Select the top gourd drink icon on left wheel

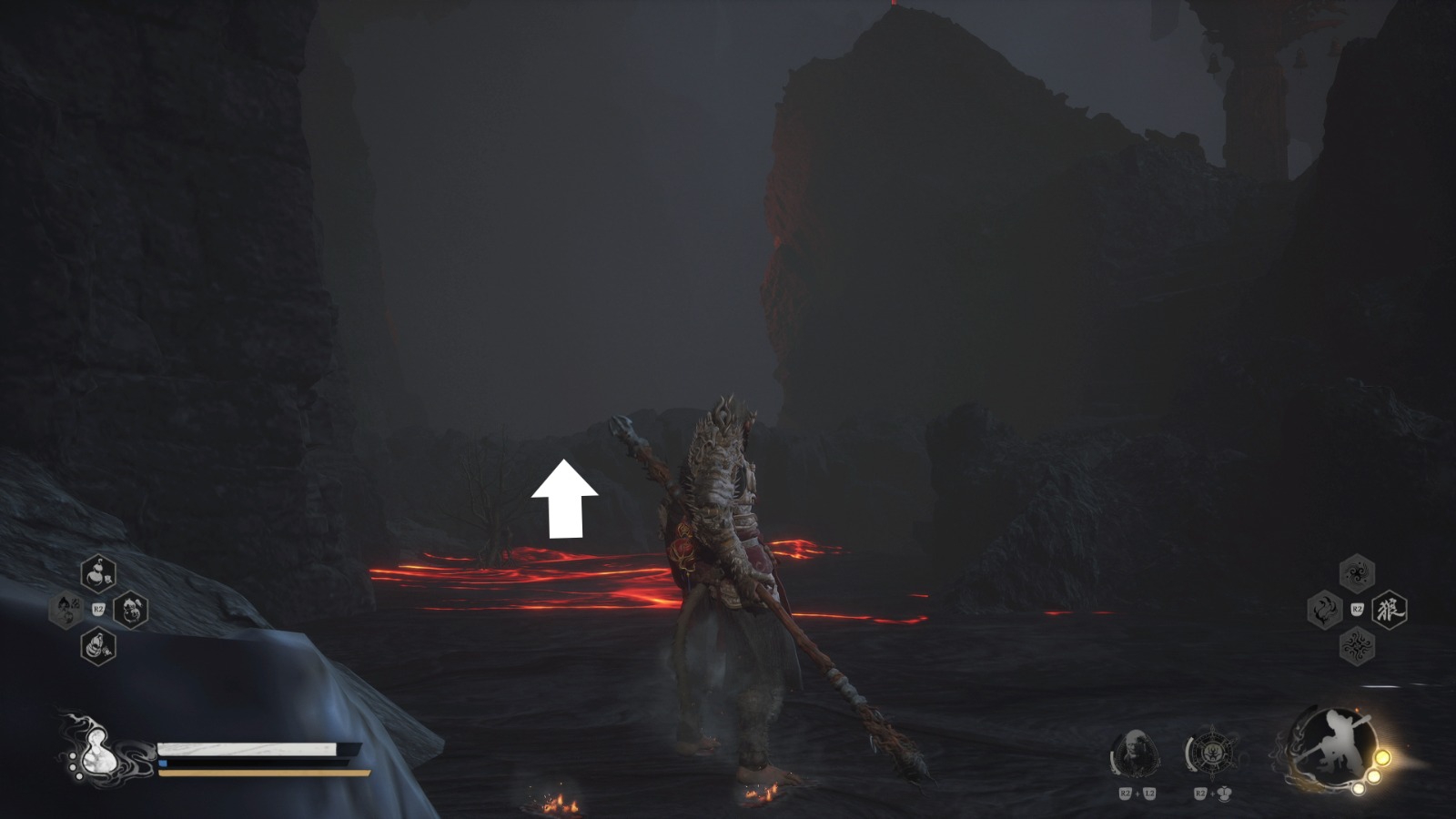point(97,571)
